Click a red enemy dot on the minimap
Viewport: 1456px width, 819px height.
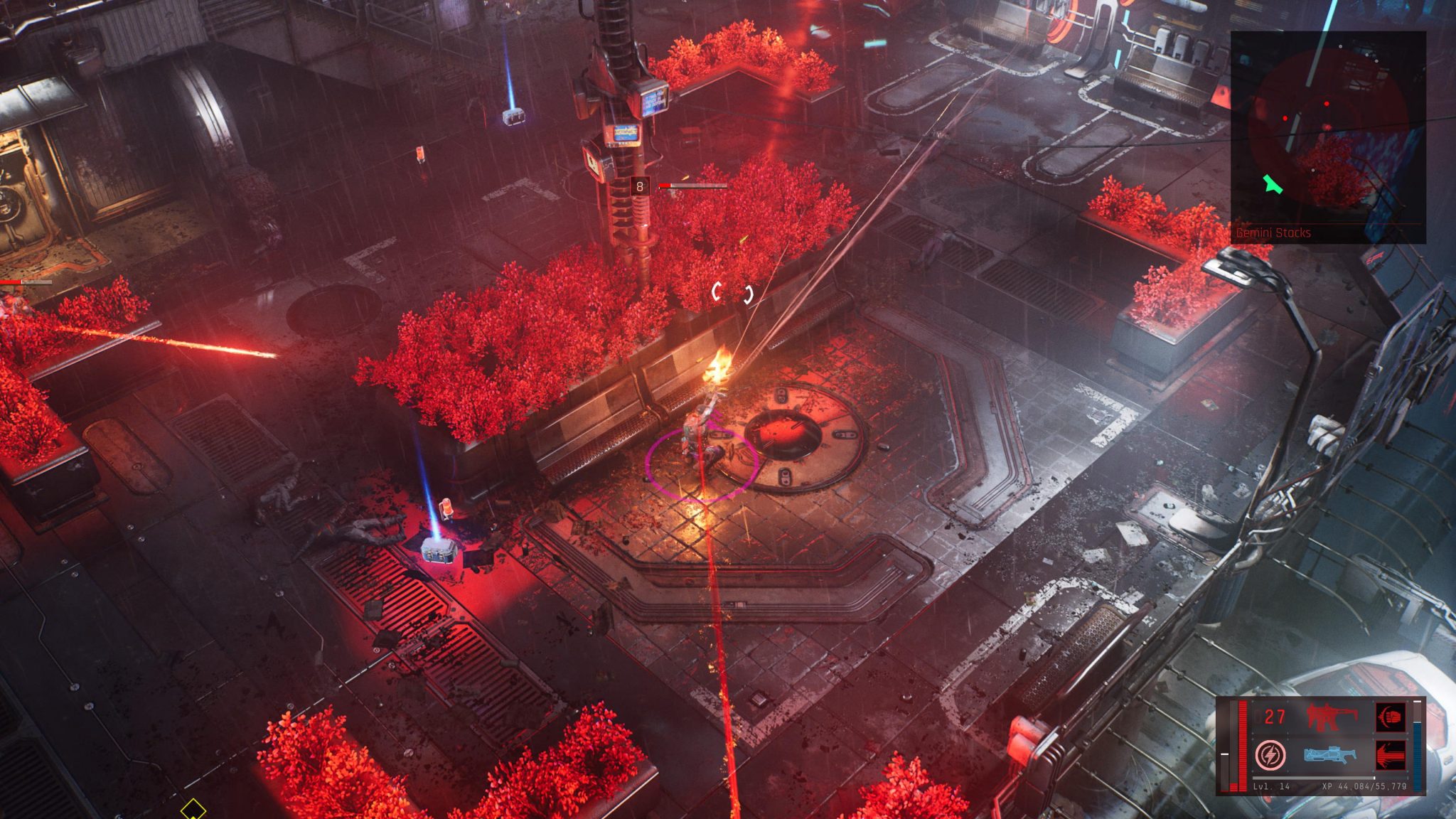pos(1327,104)
